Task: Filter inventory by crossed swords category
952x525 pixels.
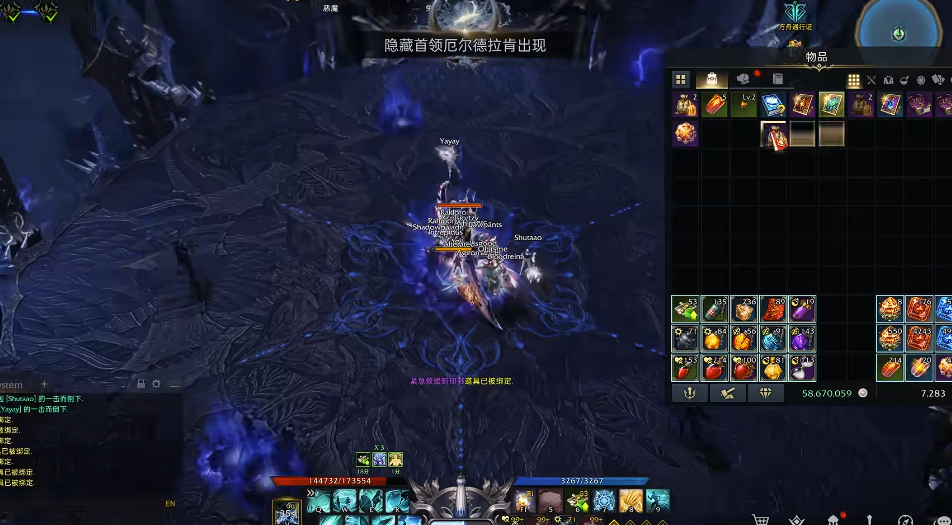Action: pyautogui.click(x=871, y=80)
